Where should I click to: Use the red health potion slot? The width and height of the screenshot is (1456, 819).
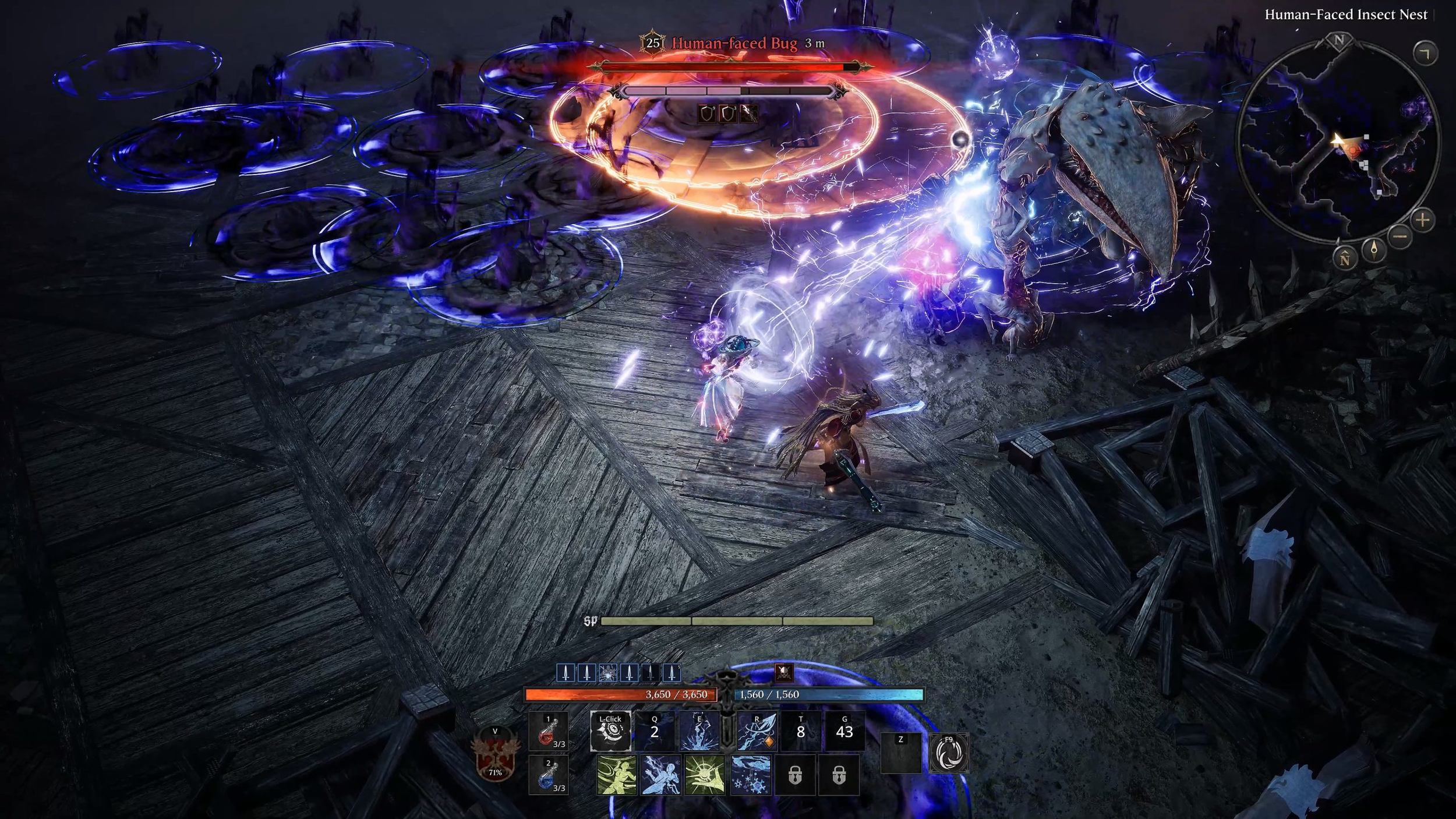coord(548,732)
